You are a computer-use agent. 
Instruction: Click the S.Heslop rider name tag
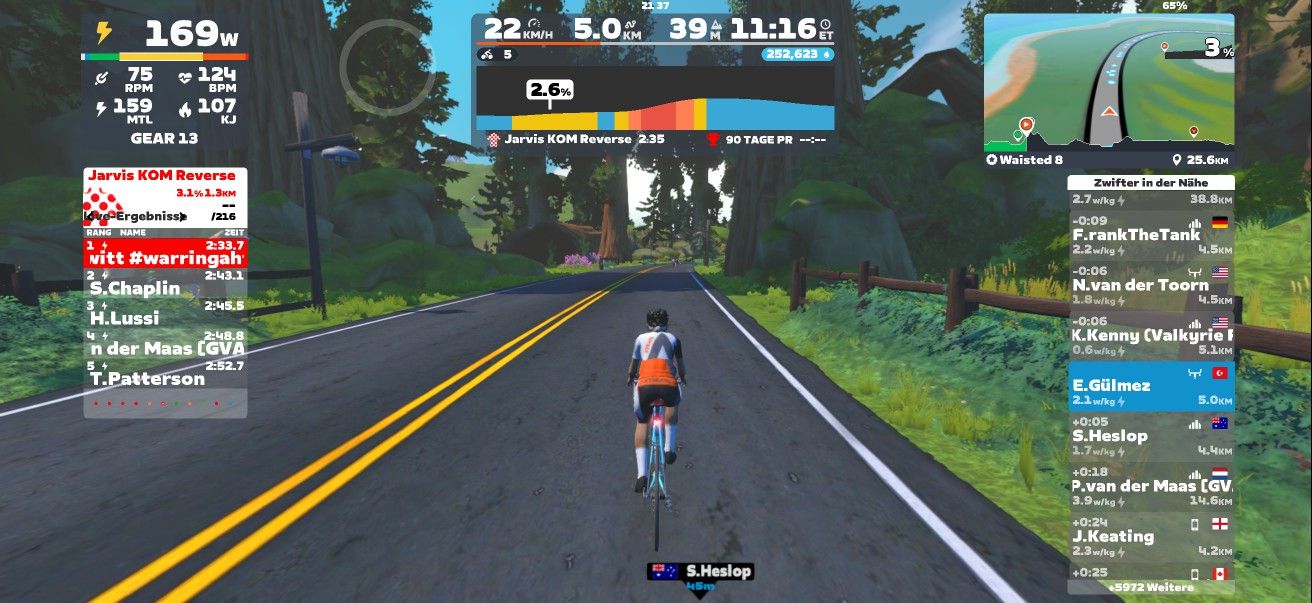[x=698, y=572]
